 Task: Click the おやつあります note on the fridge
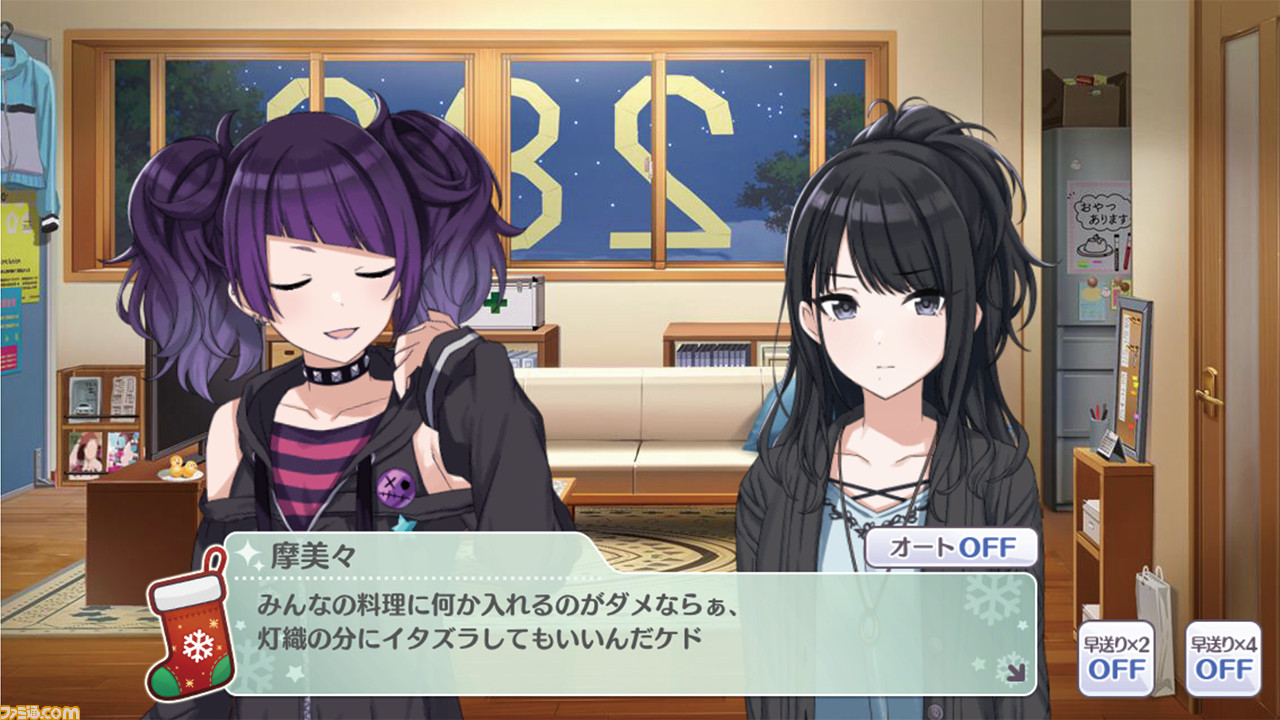coord(1102,214)
